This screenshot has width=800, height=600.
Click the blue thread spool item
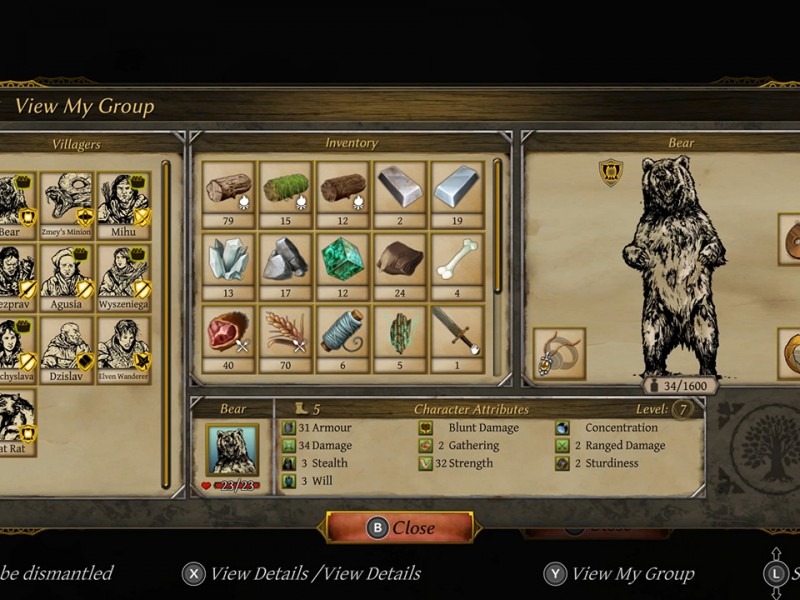tap(343, 331)
